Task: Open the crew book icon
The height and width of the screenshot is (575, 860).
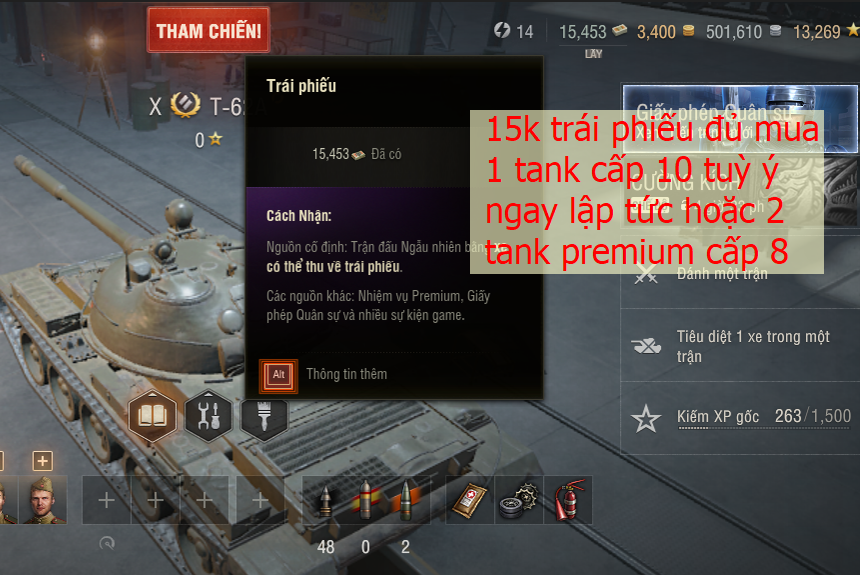Action: [152, 415]
